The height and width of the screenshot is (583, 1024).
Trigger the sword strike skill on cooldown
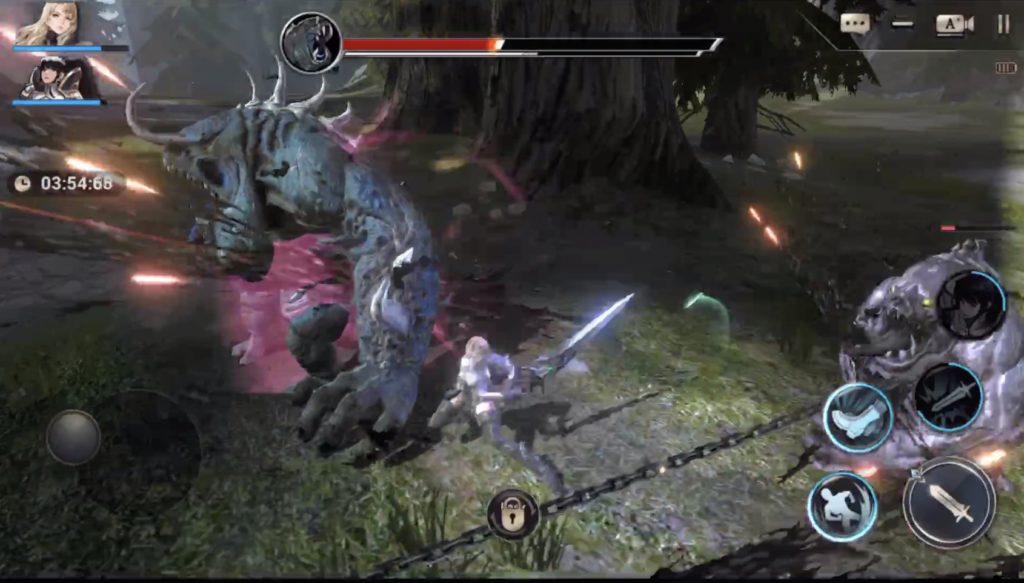tap(948, 397)
